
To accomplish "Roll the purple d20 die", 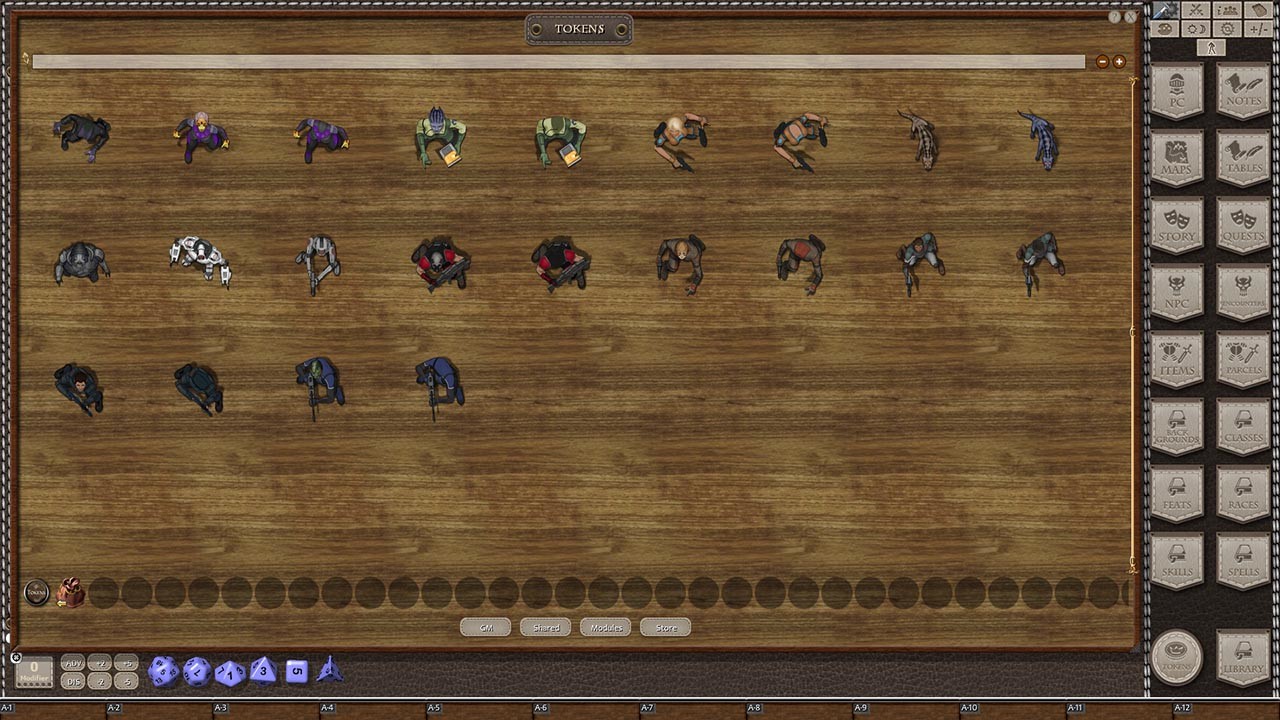I will coord(164,671).
